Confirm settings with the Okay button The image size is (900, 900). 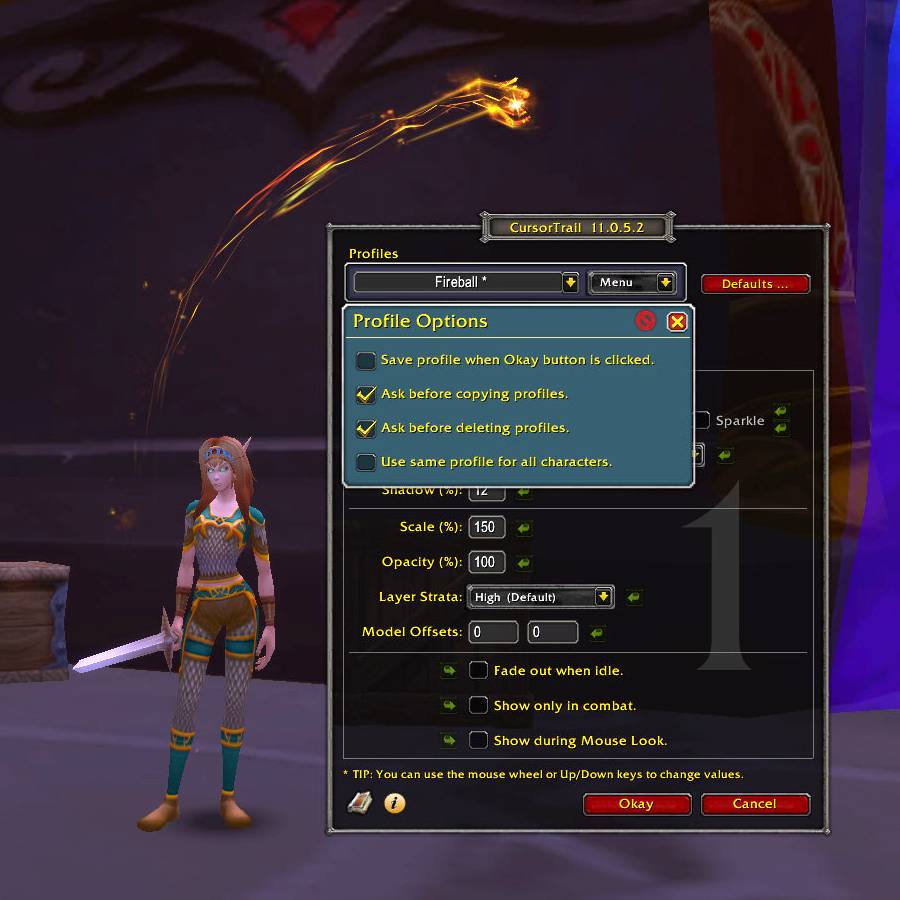637,804
